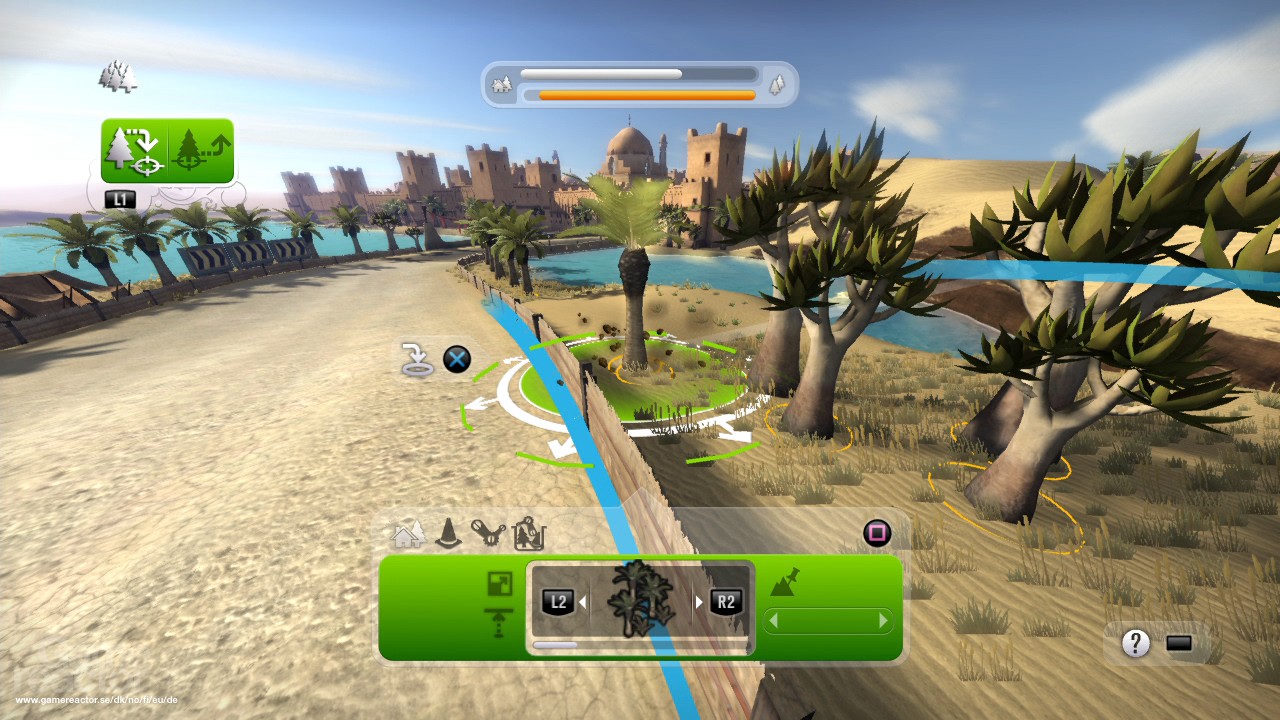Toggle the palette with the pink Square button

pos(877,532)
